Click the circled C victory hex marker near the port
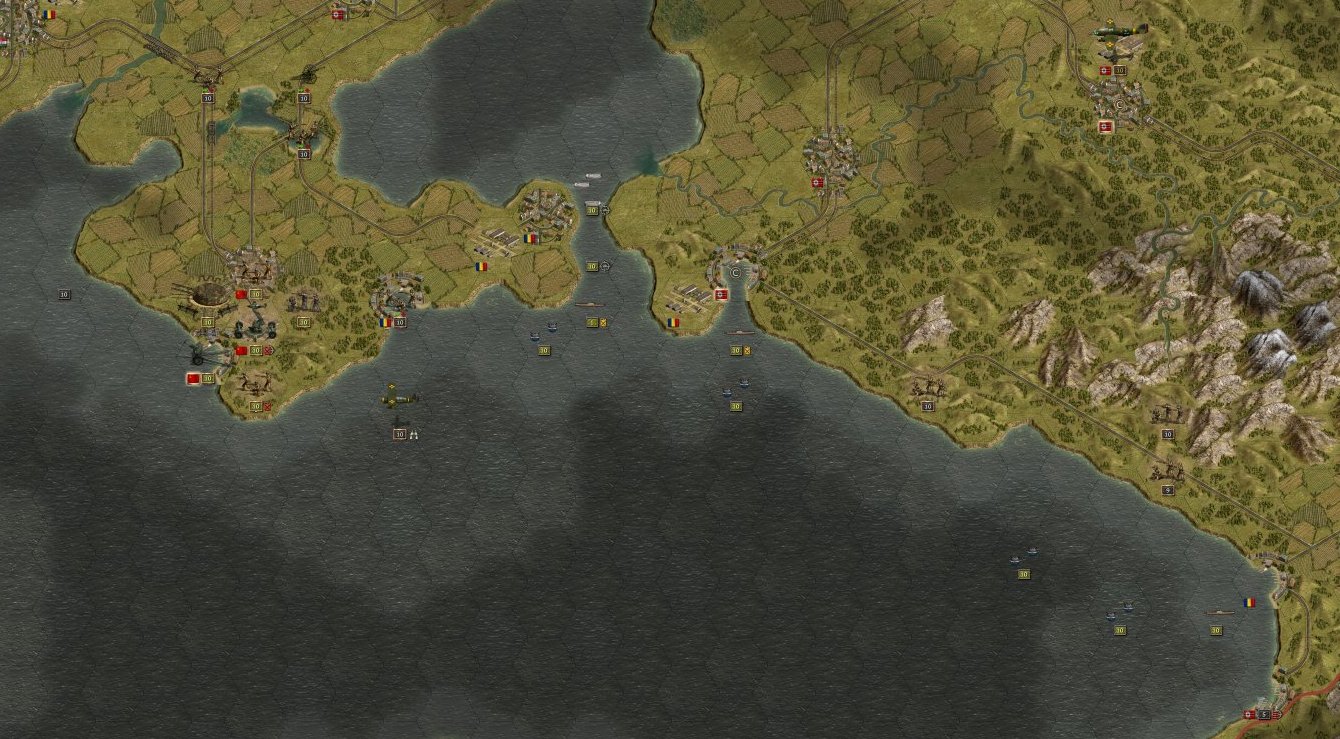The width and height of the screenshot is (1340, 739). coord(733,273)
